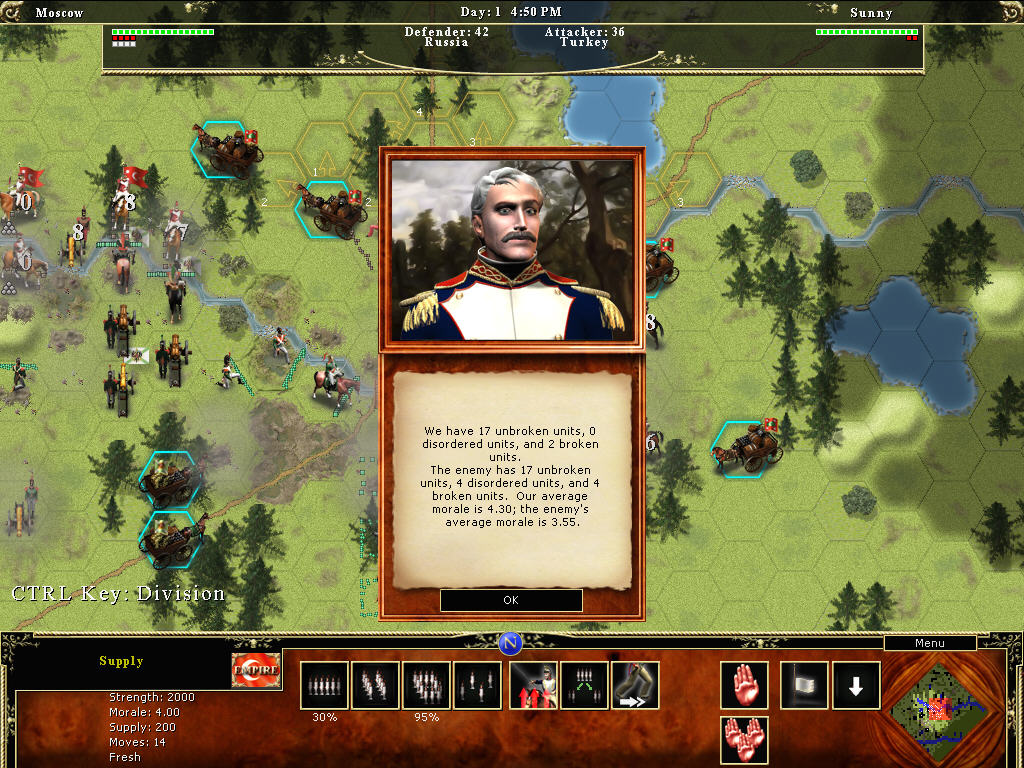Activate the marching legs move icon
The width and height of the screenshot is (1024, 768).
coord(635,685)
